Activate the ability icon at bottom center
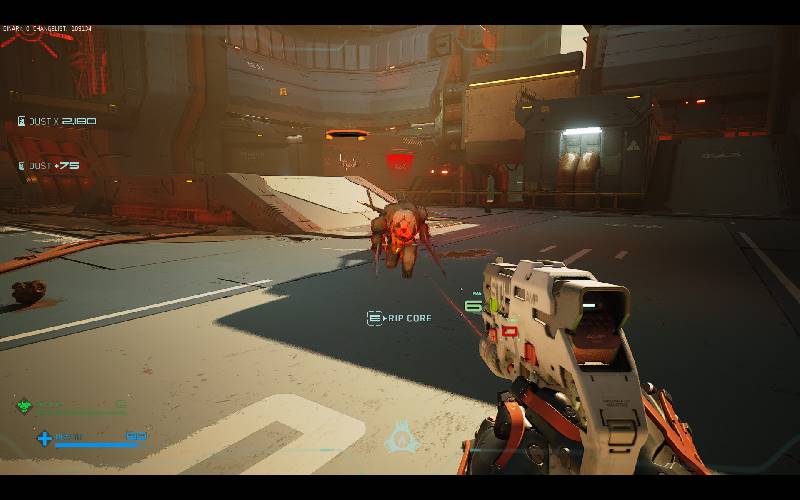Viewport: 800px width, 500px height. [x=401, y=438]
